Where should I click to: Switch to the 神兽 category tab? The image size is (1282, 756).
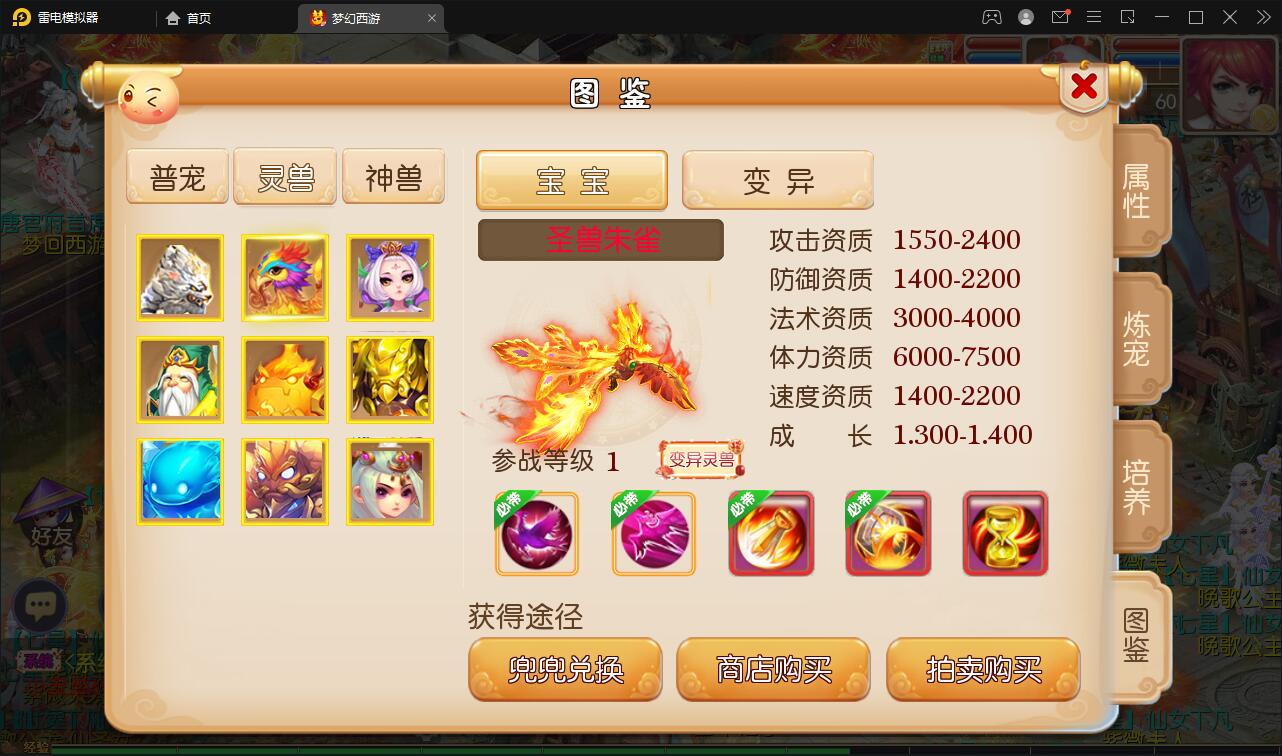pyautogui.click(x=393, y=175)
